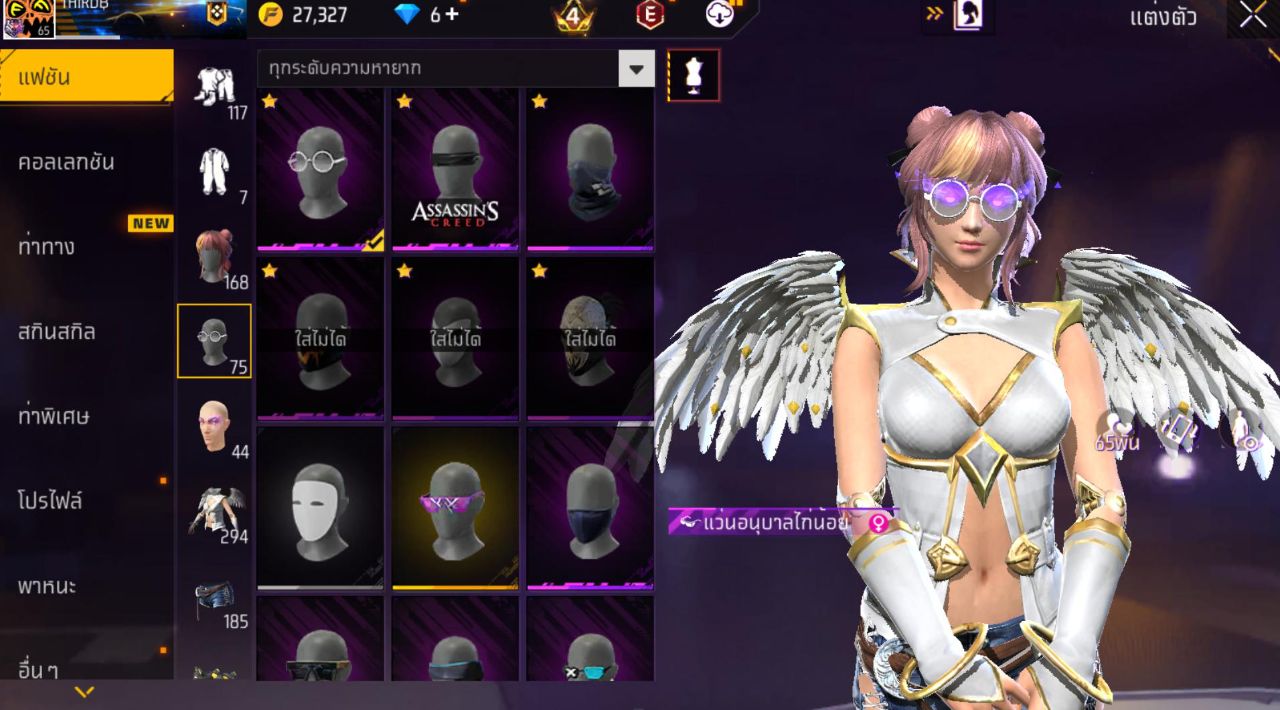
Task: Add more diamonds with plus button
Action: click(x=452, y=15)
